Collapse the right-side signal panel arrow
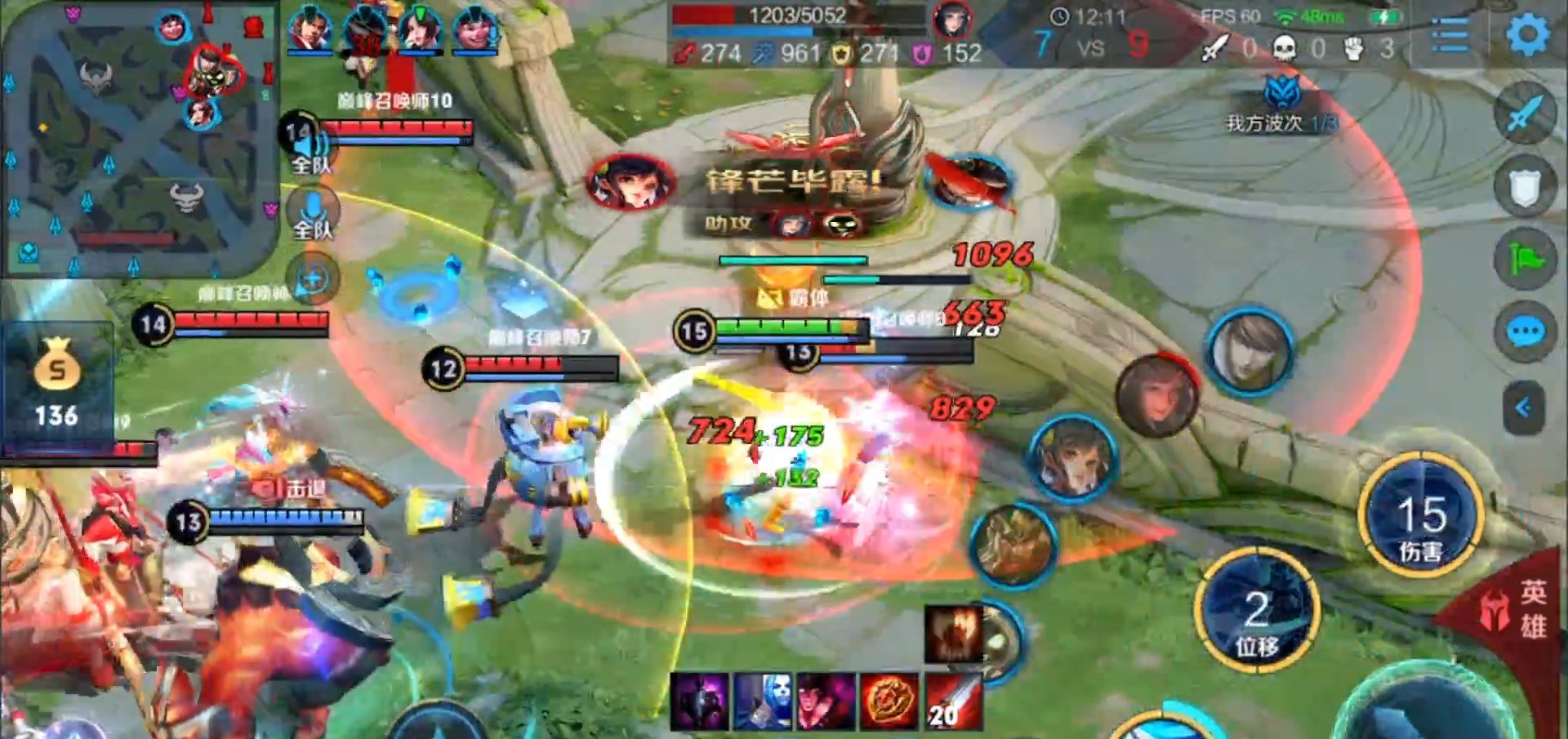Image resolution: width=1568 pixels, height=739 pixels. (1523, 407)
